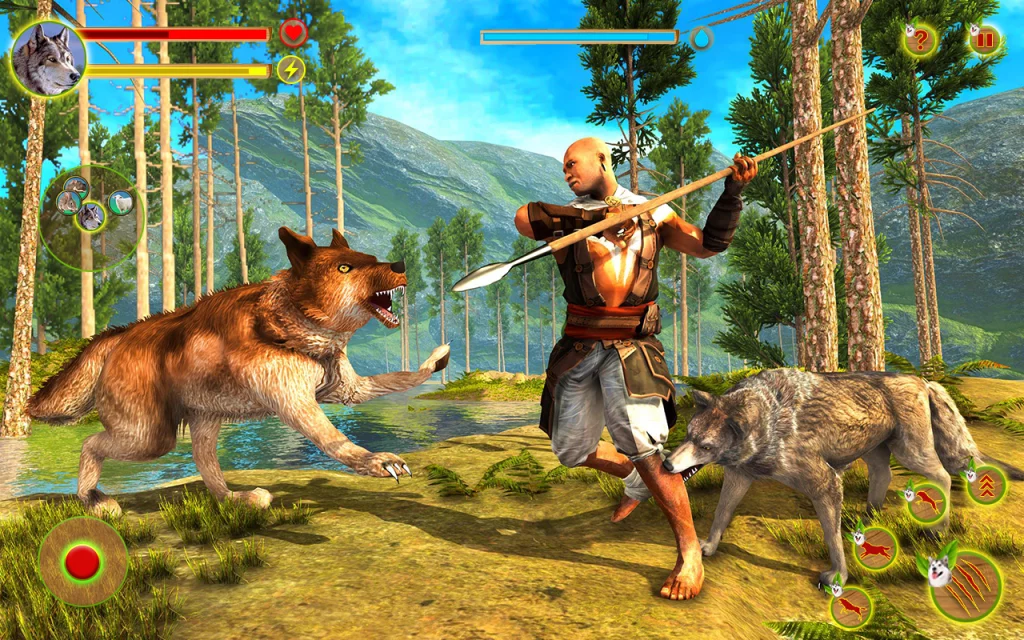This screenshot has width=1024, height=640.
Task: Open help with the question mark button
Action: pyautogui.click(x=920, y=41)
